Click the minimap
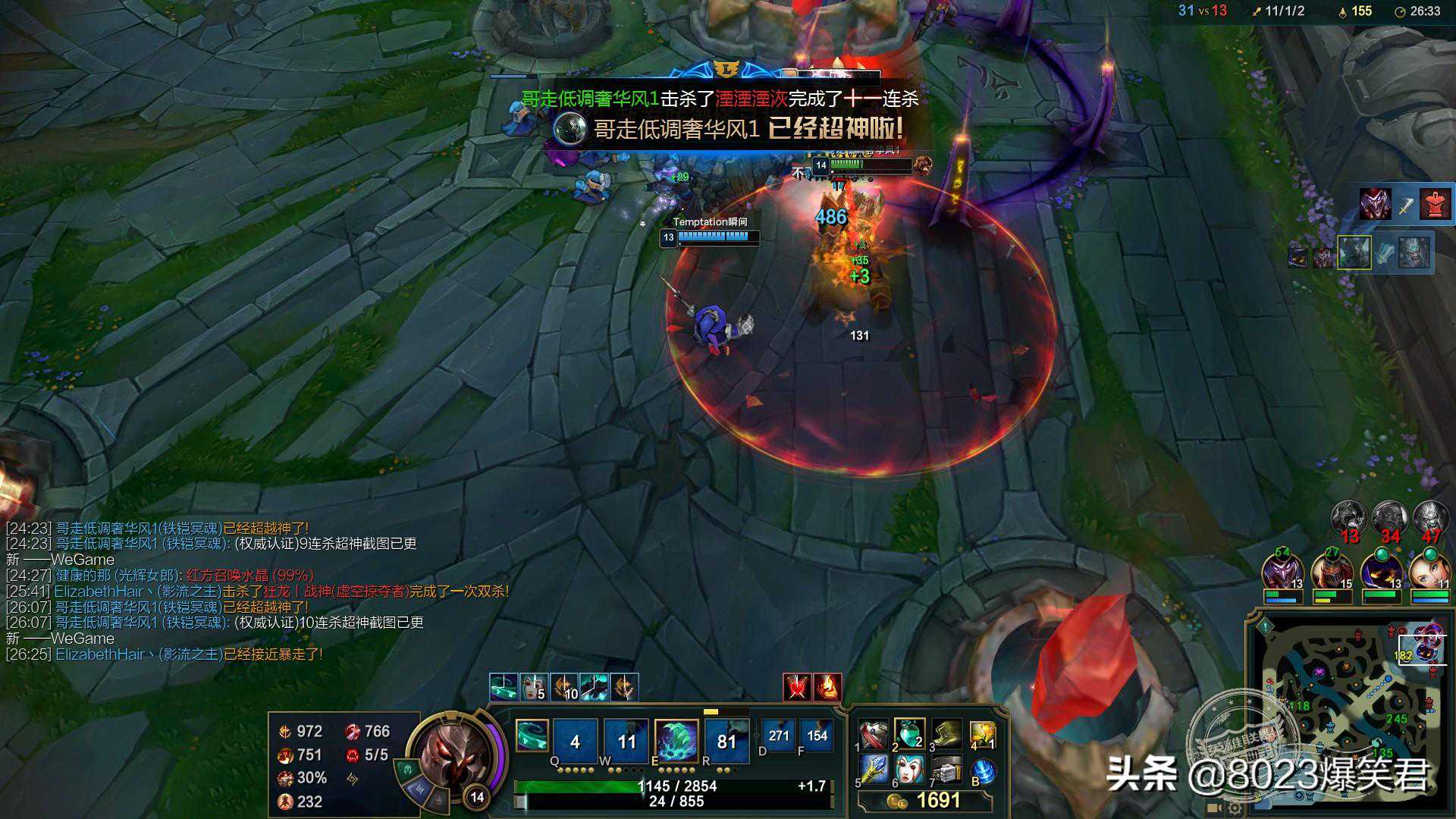This screenshot has width=1456, height=819. pyautogui.click(x=1346, y=709)
